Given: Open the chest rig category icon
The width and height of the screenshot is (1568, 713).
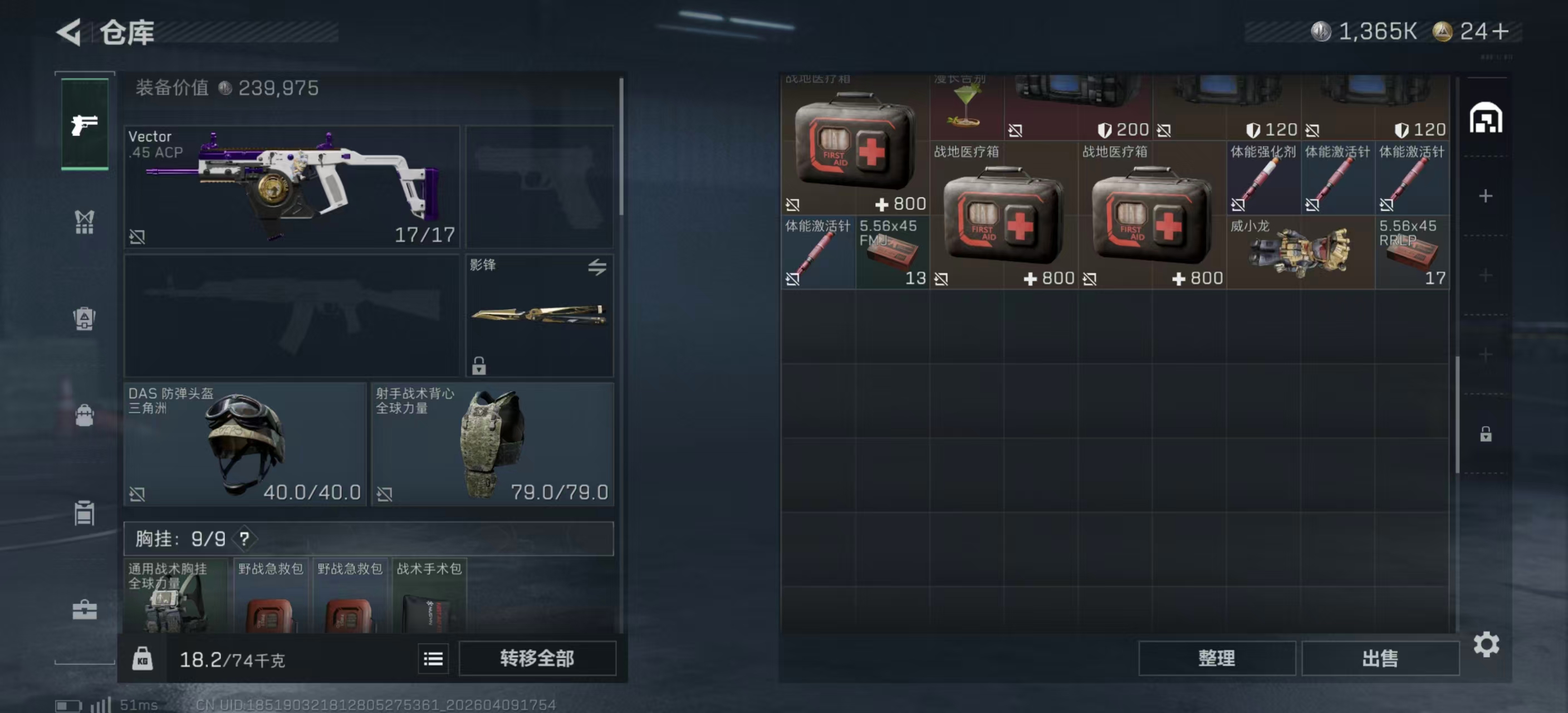Looking at the screenshot, I should (84, 222).
